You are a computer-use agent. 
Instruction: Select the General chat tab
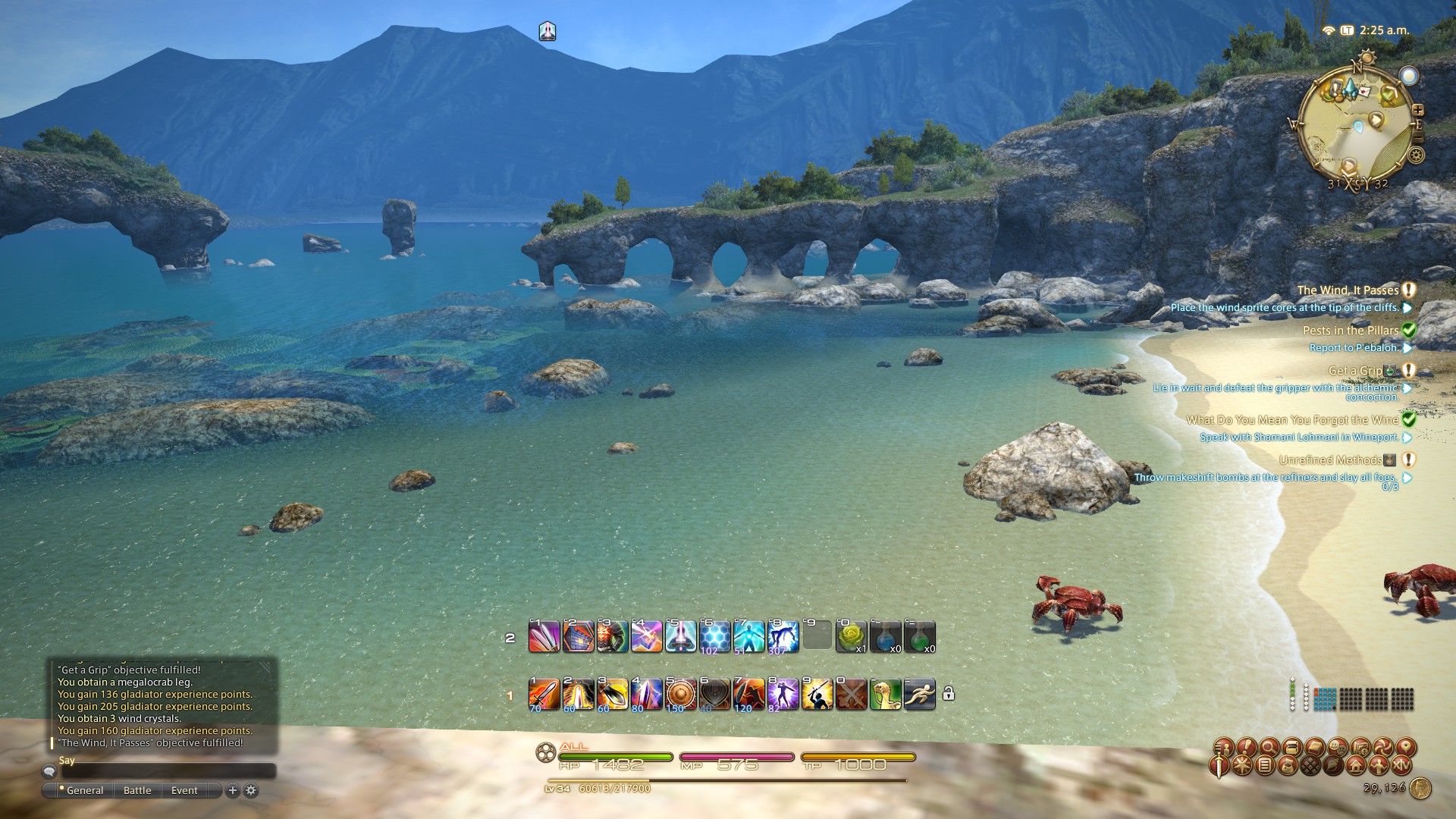84,790
